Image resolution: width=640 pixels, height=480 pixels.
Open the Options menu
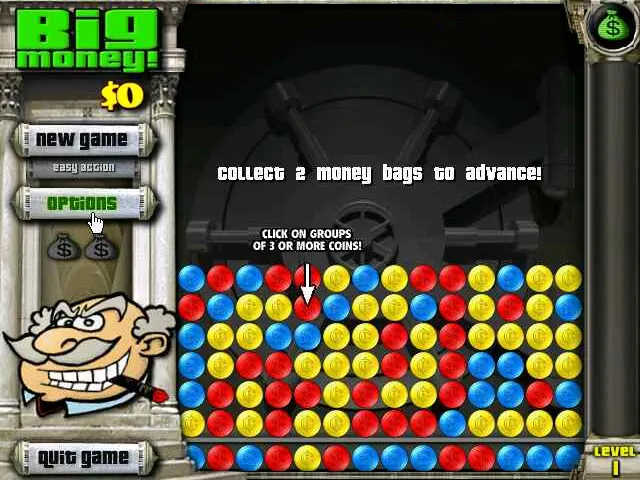tap(82, 203)
